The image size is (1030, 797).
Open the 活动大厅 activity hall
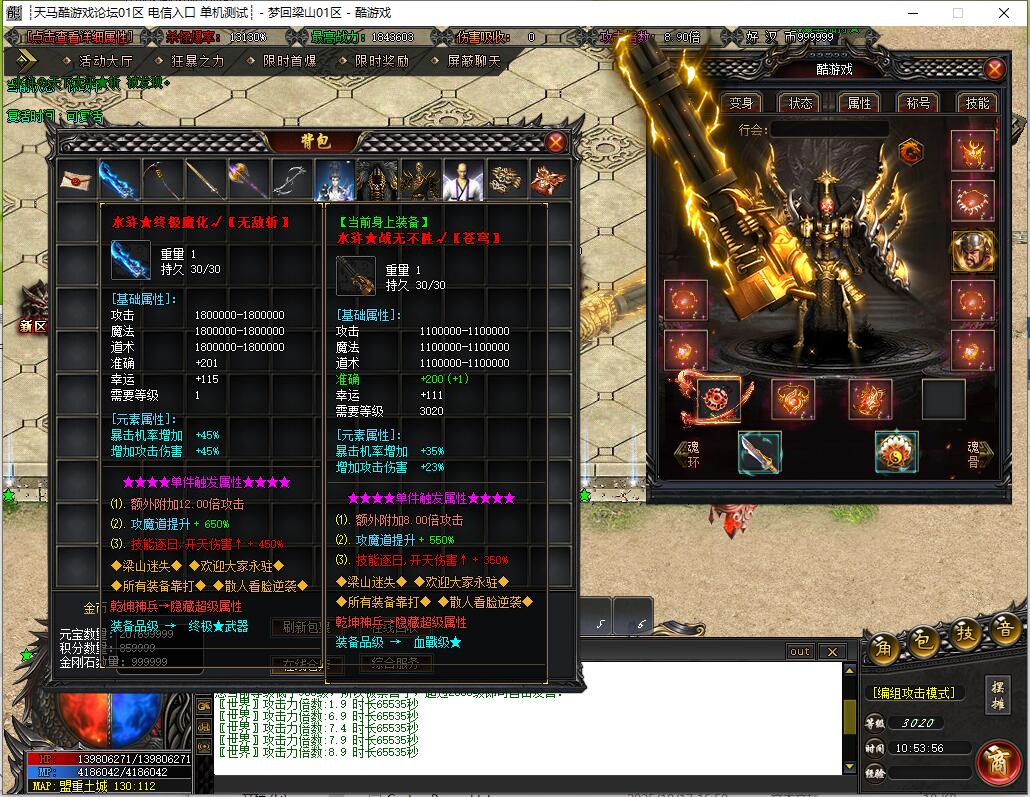pyautogui.click(x=104, y=60)
